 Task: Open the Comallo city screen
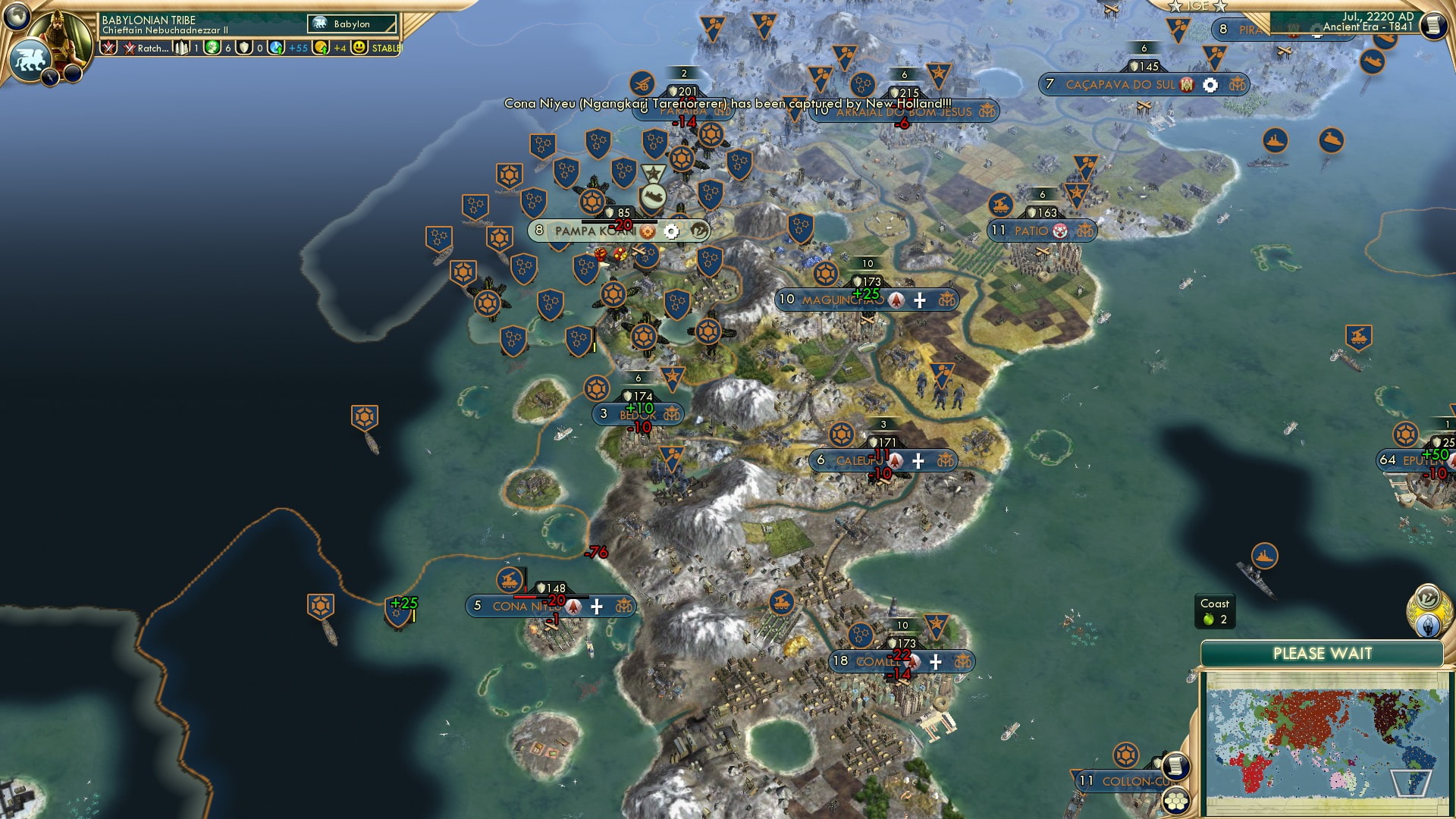click(x=880, y=661)
